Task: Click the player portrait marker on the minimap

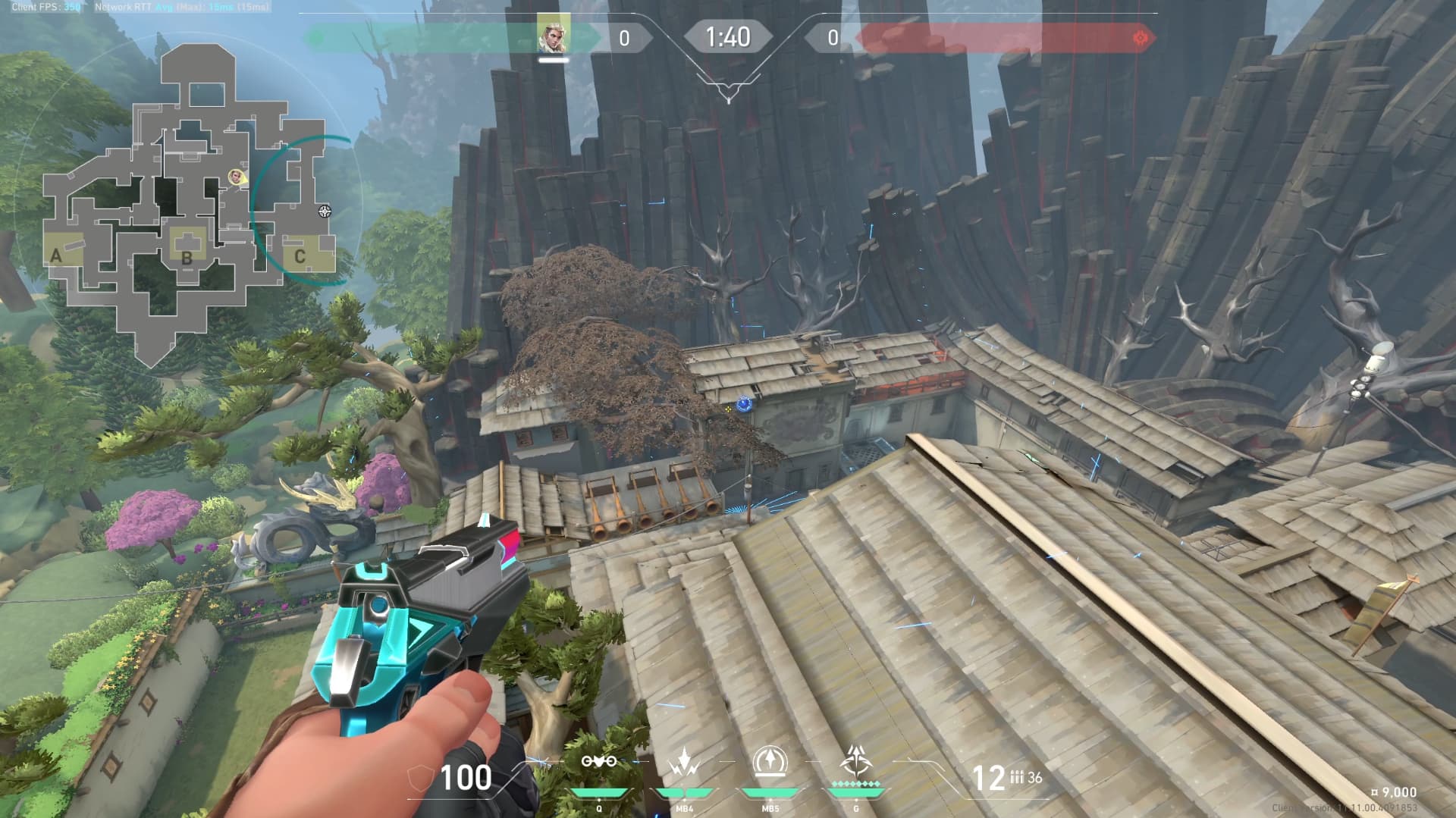Action: coord(235,177)
